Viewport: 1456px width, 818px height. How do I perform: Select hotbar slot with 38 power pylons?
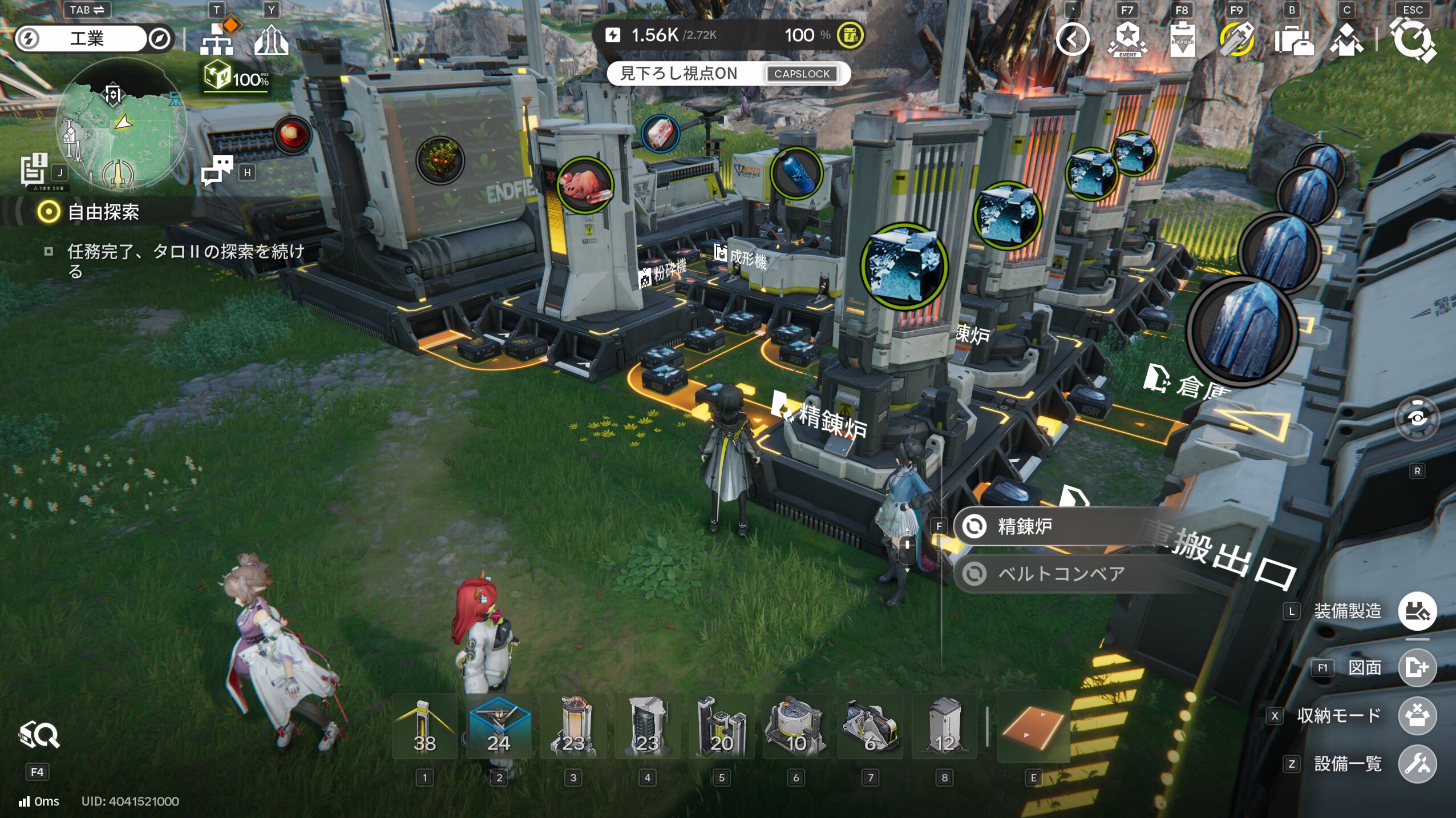[x=424, y=727]
